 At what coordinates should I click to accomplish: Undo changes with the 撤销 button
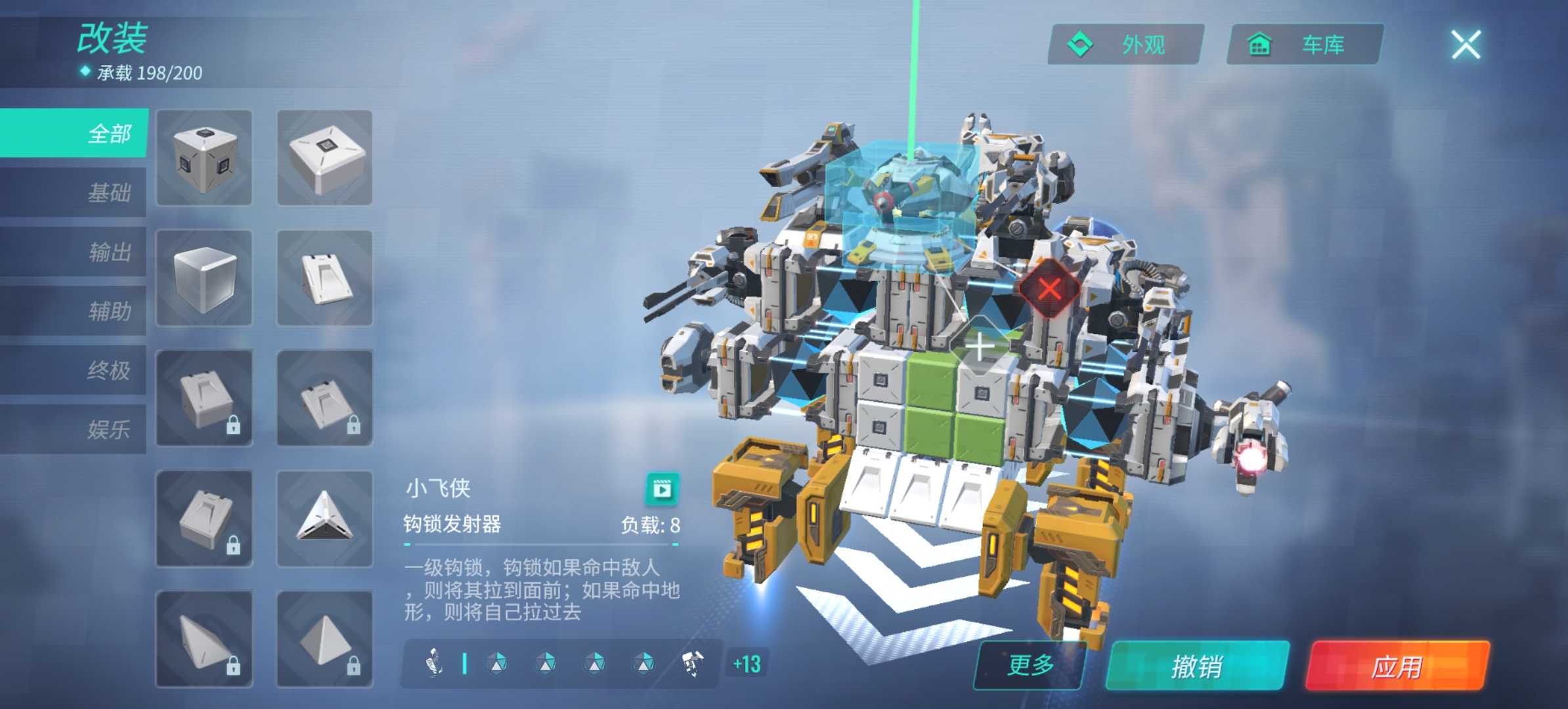click(x=1197, y=666)
